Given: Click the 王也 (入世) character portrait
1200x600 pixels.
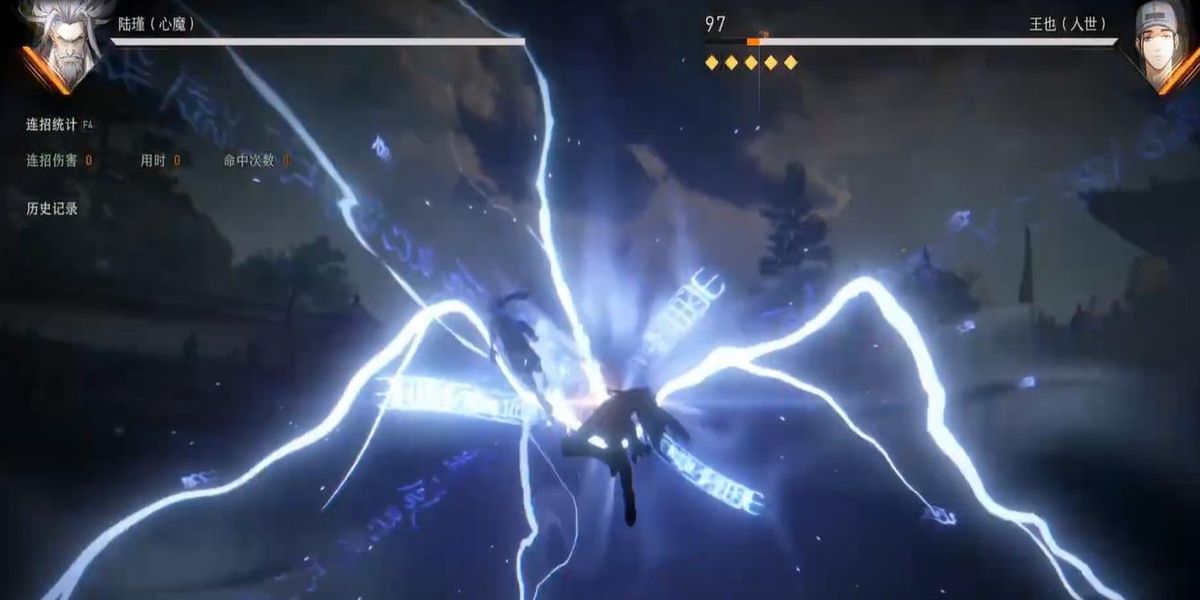Looking at the screenshot, I should click(x=1163, y=45).
